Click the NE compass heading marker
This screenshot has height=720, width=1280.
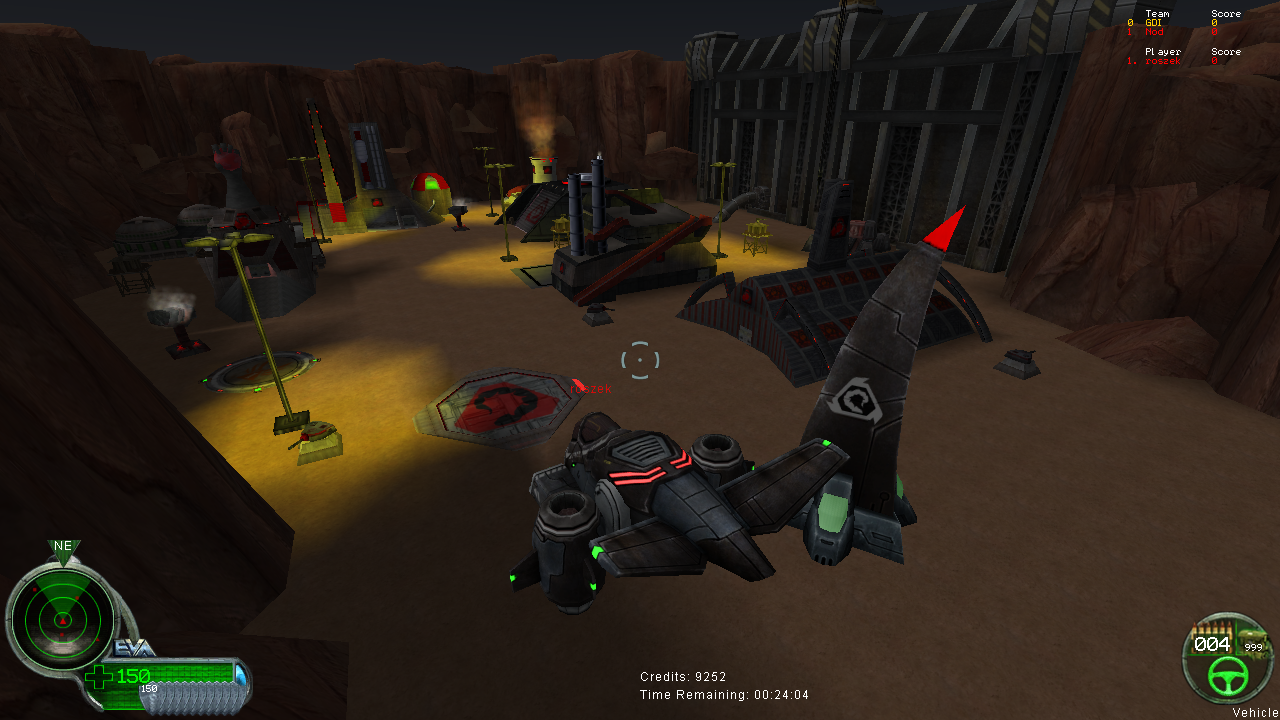pos(63,547)
